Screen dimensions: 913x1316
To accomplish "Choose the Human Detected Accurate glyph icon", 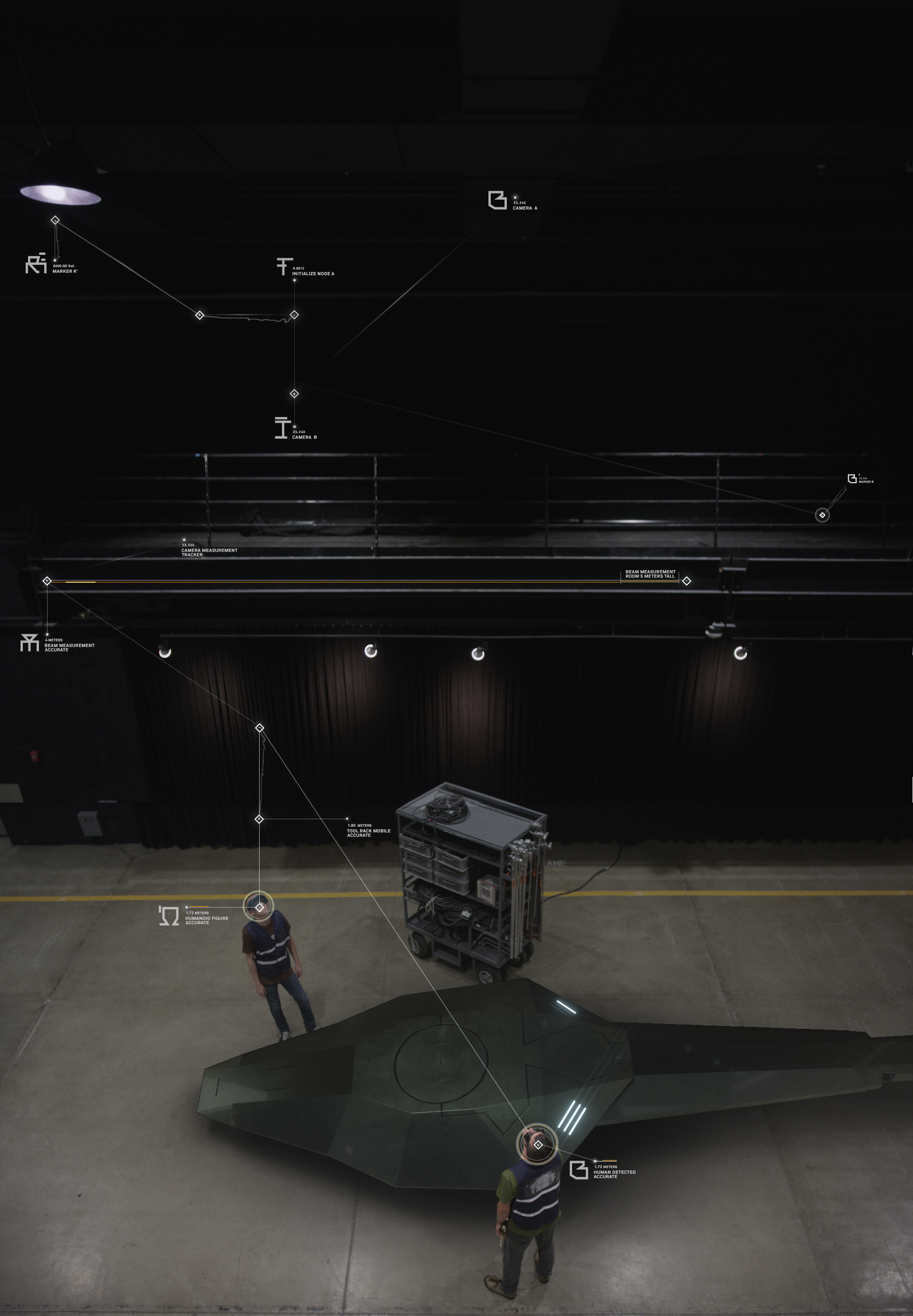I will (x=579, y=1170).
